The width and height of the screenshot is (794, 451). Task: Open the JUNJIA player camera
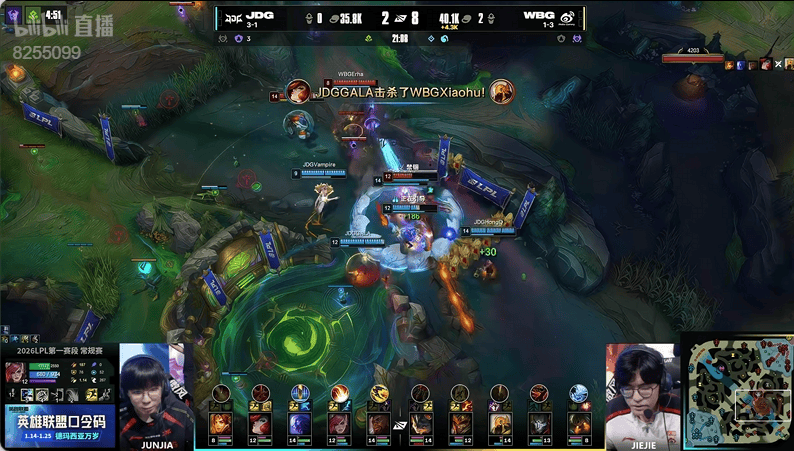pos(151,392)
